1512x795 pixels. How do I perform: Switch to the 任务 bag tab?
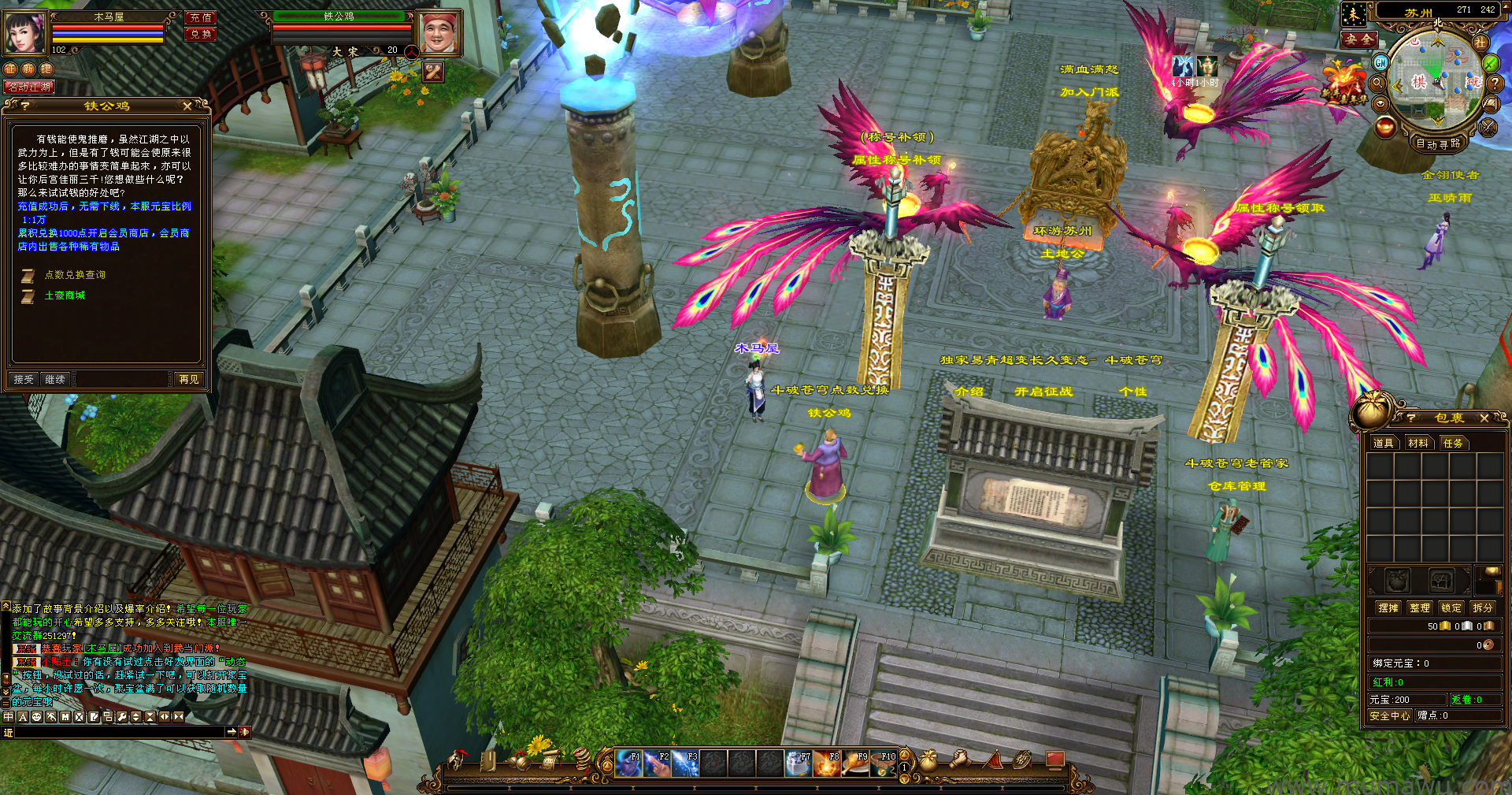pos(1453,443)
